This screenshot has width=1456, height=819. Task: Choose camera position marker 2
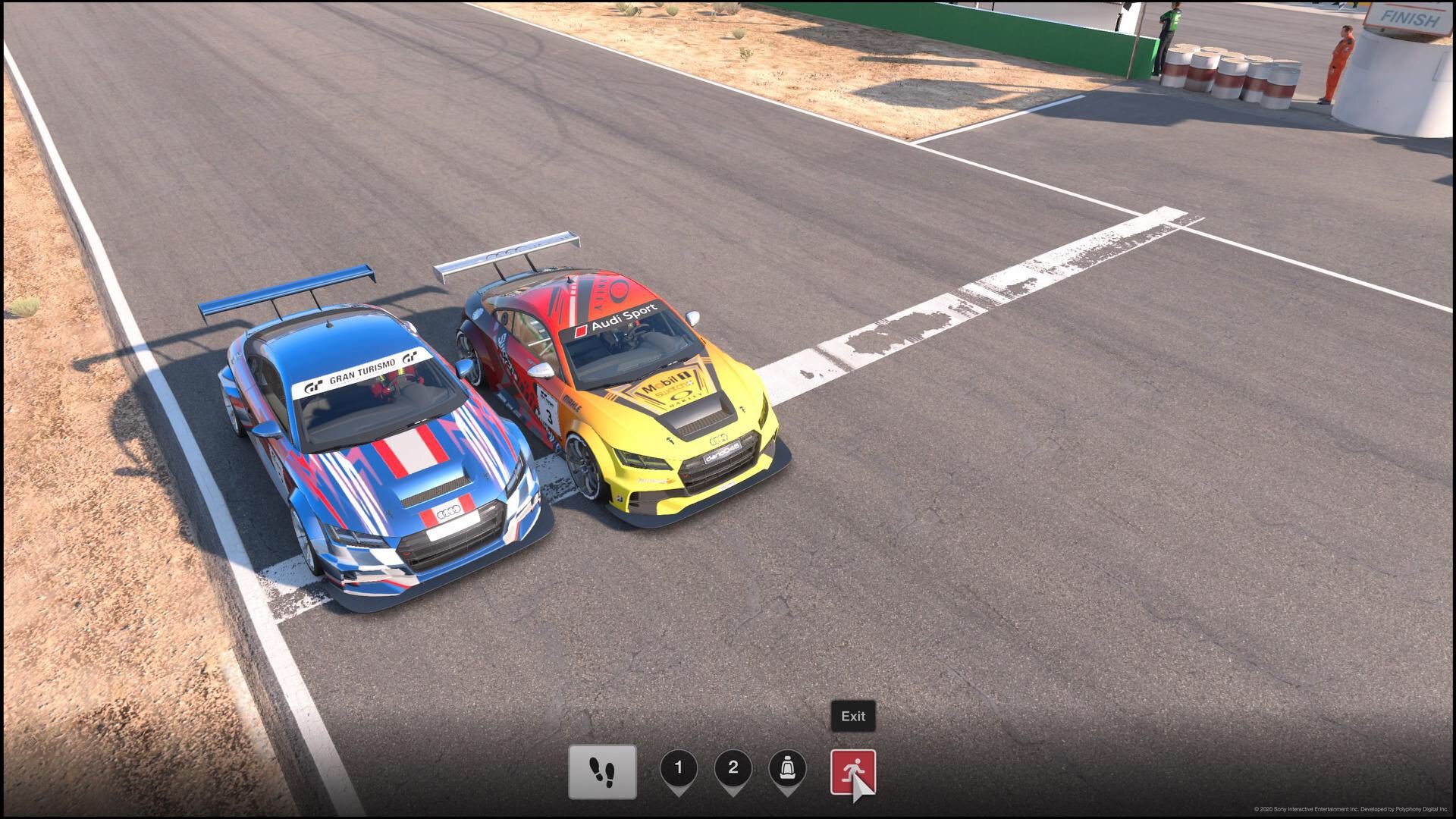click(x=733, y=769)
